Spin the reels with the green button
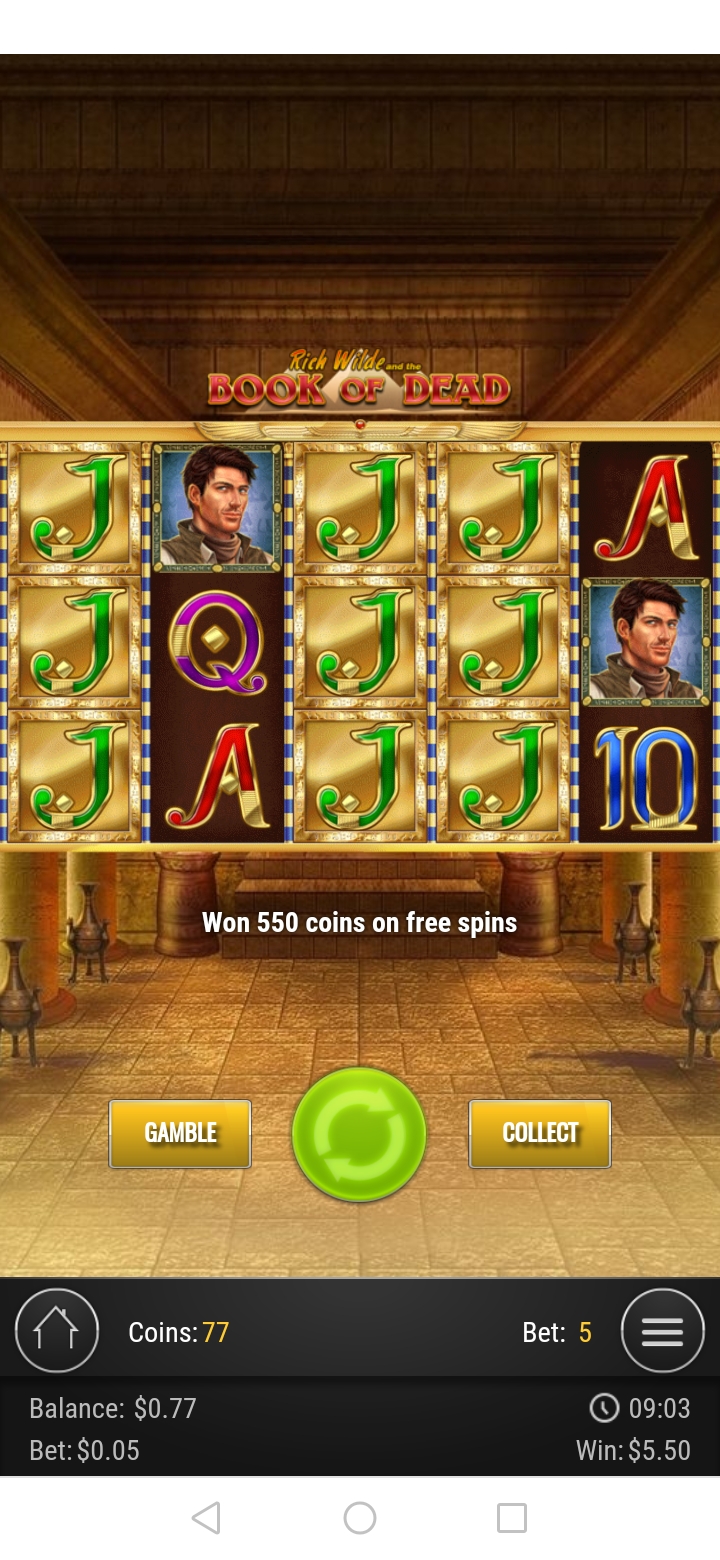This screenshot has width=720, height=1560. click(x=359, y=1134)
